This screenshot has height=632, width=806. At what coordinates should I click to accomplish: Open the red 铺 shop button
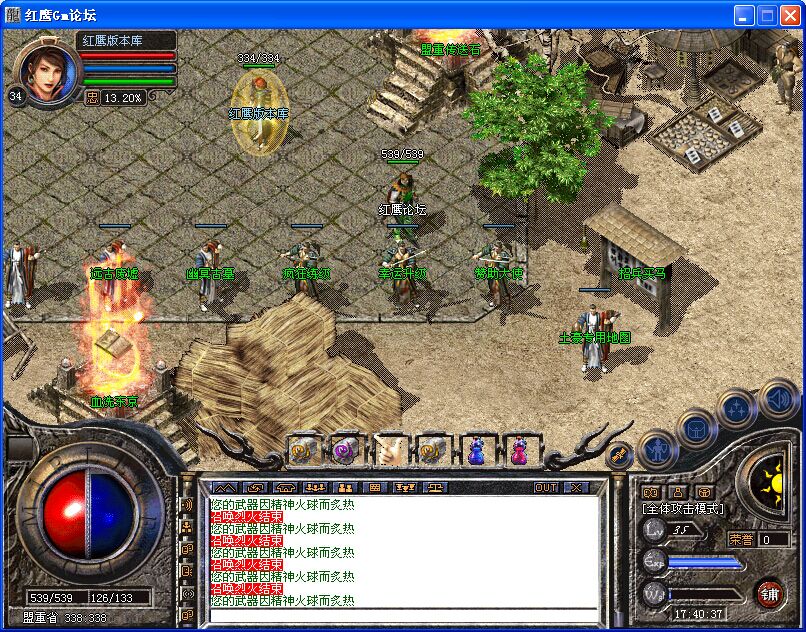(x=769, y=592)
